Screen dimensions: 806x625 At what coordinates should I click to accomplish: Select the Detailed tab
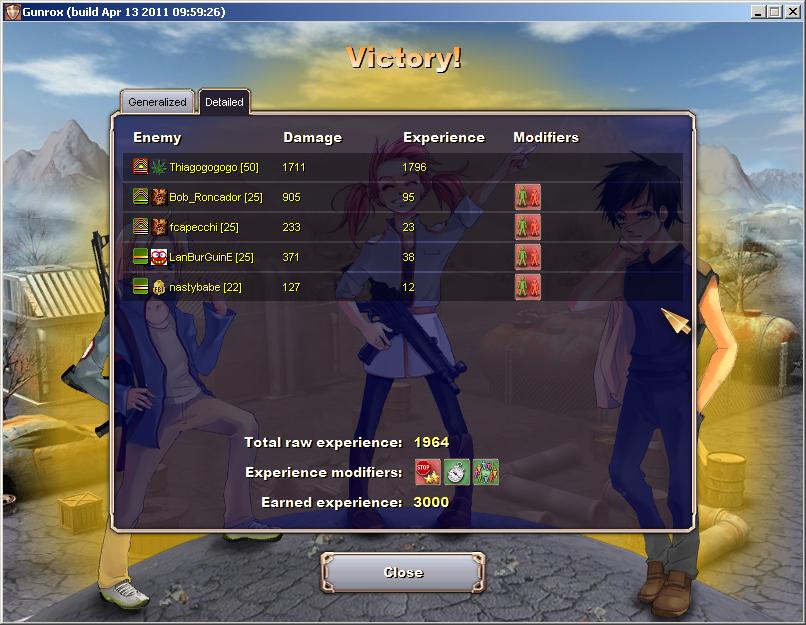(224, 102)
